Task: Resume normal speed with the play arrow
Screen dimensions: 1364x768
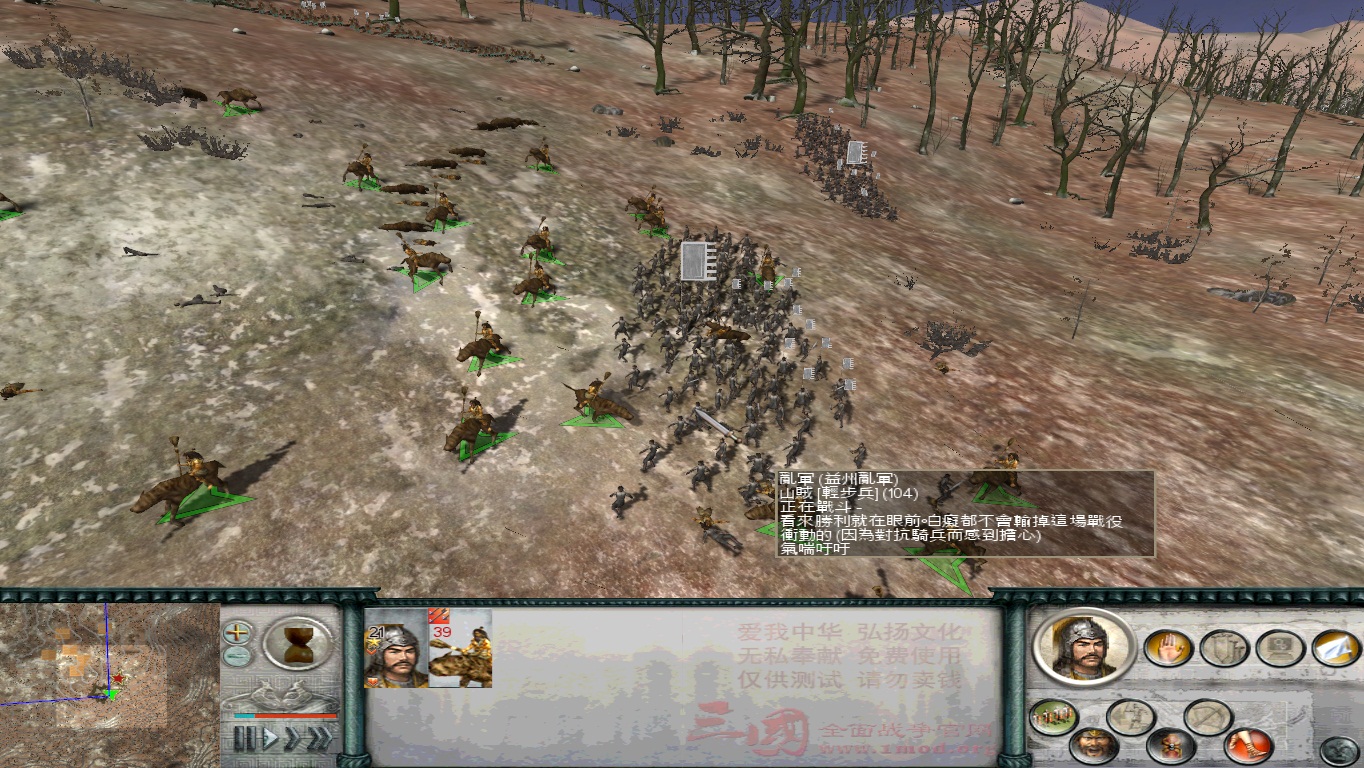Action: (x=269, y=736)
